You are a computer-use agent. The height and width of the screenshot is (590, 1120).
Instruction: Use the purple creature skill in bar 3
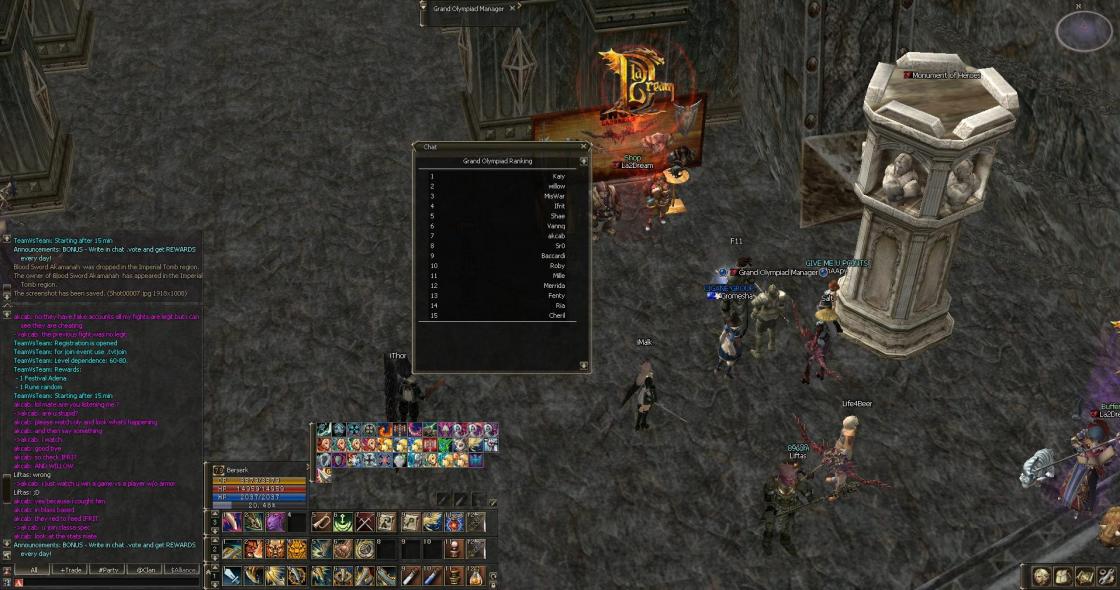click(275, 522)
